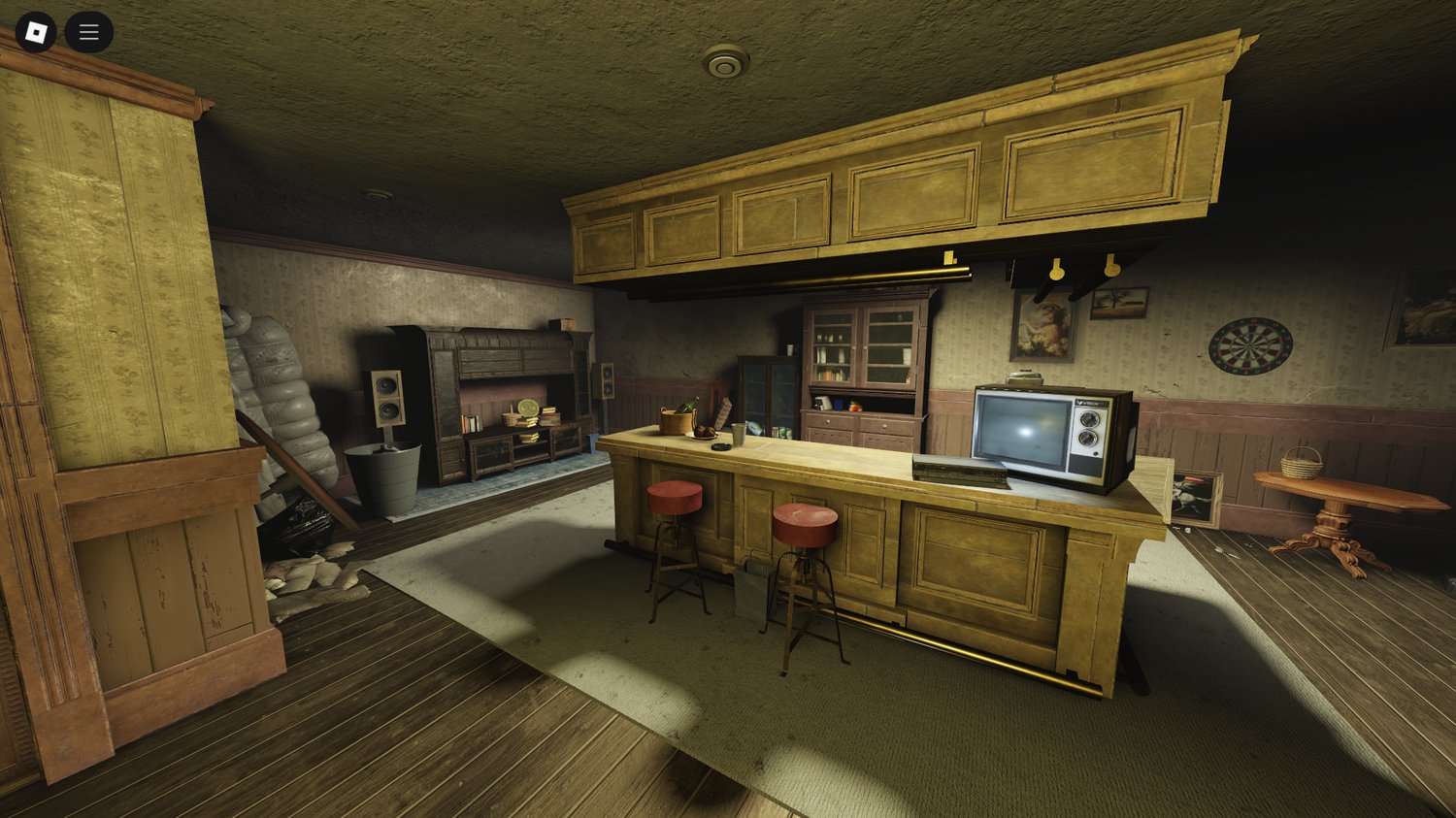This screenshot has width=1456, height=818.
Task: Click the vintage TV screen on the bar
Action: (x=1021, y=432)
